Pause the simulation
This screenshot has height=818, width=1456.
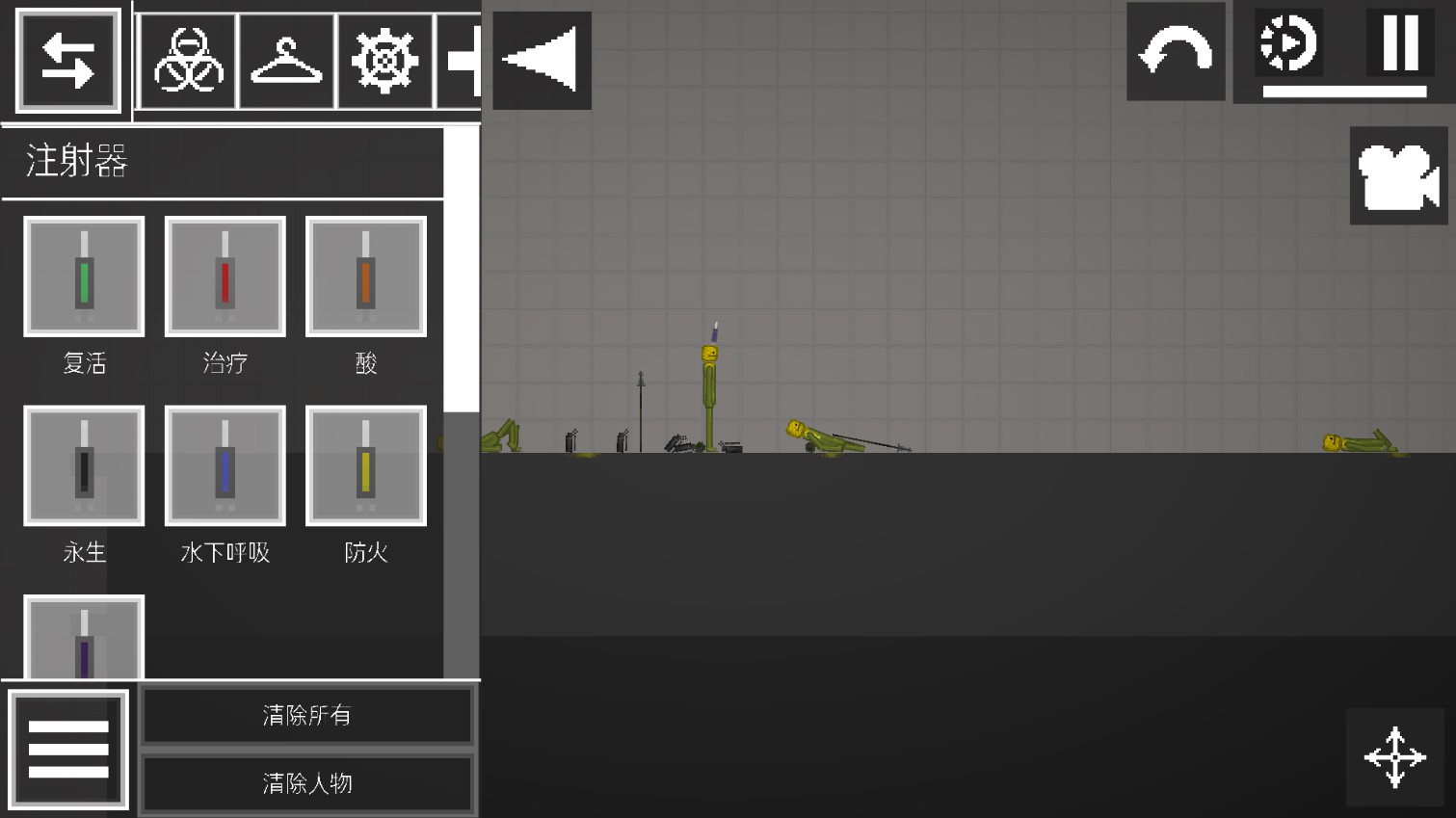1400,43
